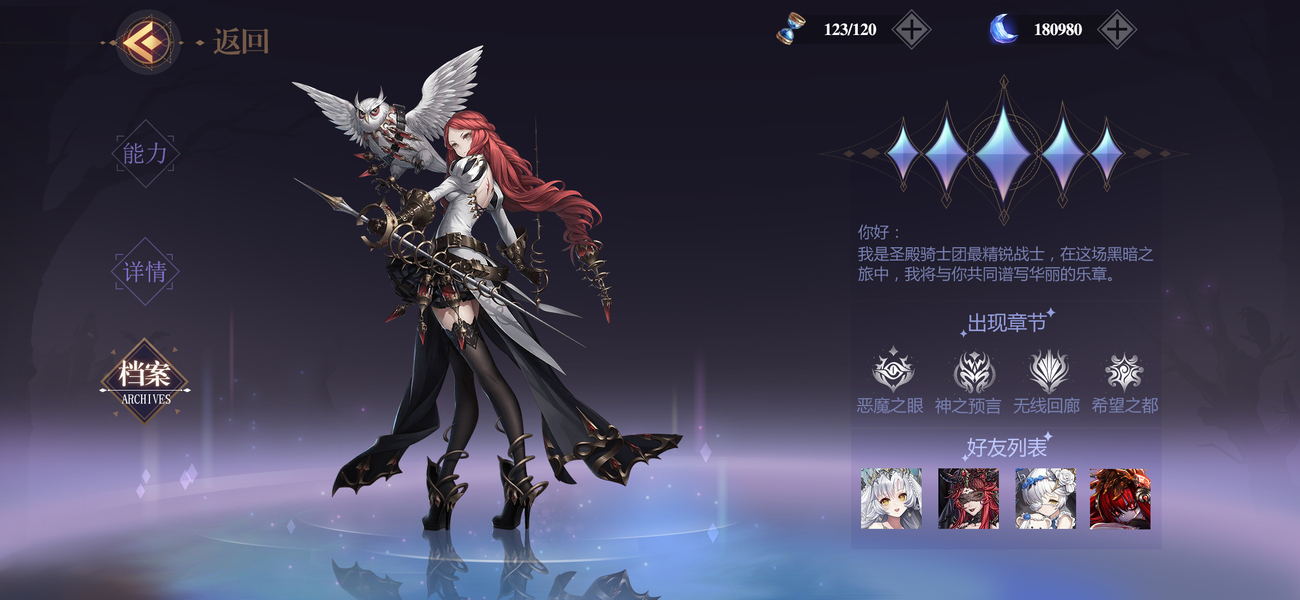Pick the red-haired friend portrait with red eyes

[1120, 498]
